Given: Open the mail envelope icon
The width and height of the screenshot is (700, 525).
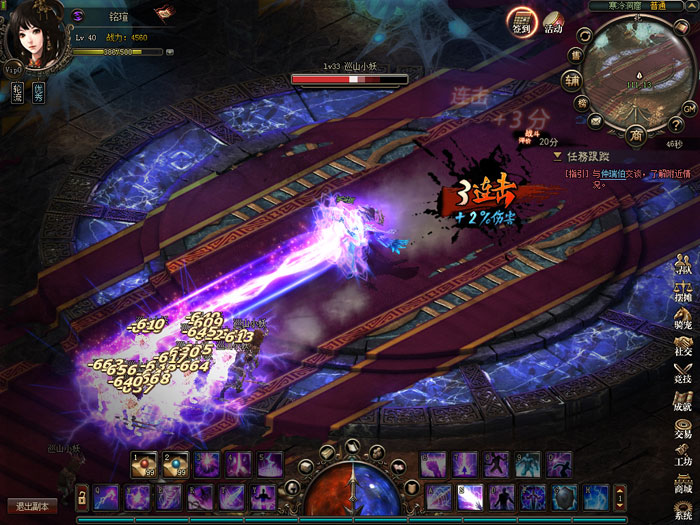Looking at the screenshot, I should tap(596, 121).
